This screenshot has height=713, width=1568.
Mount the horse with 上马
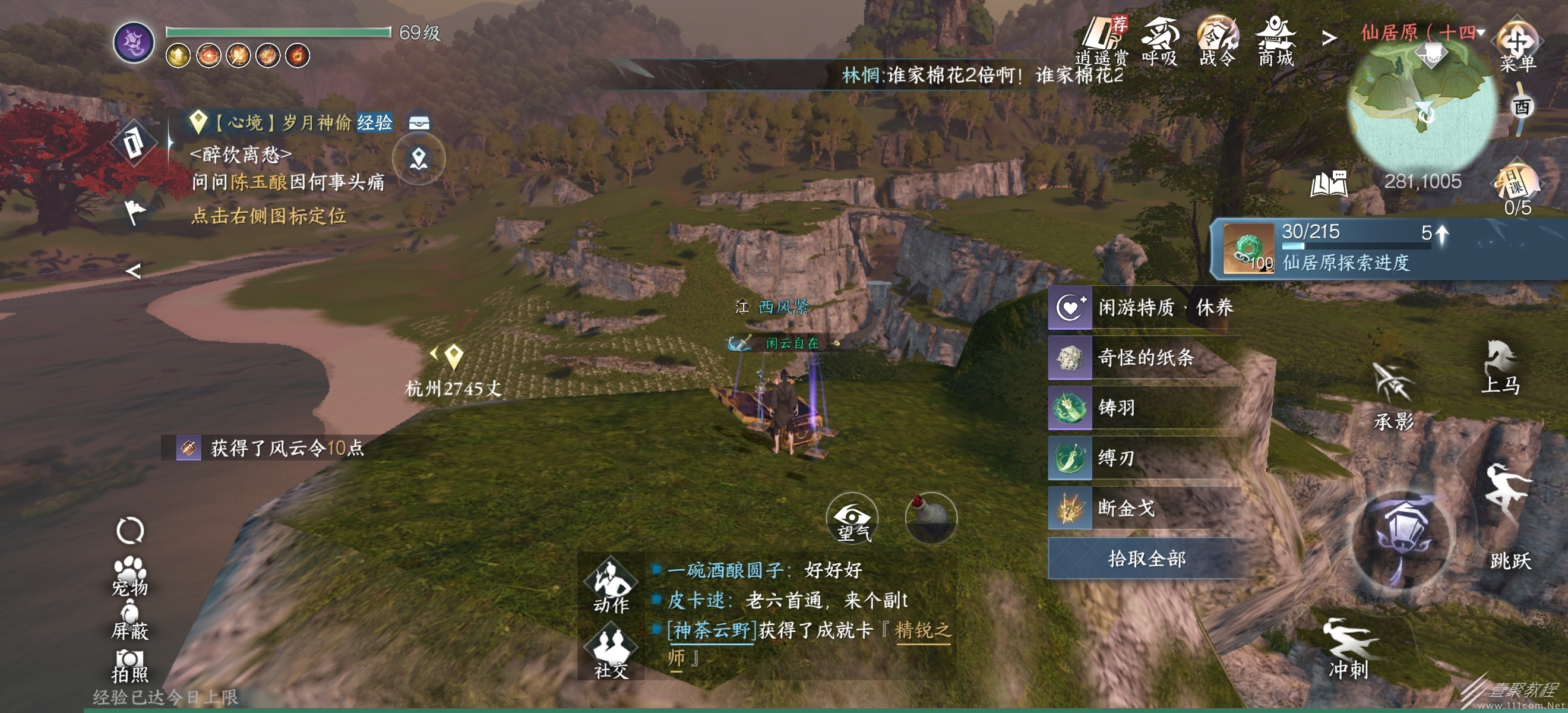[x=1500, y=367]
